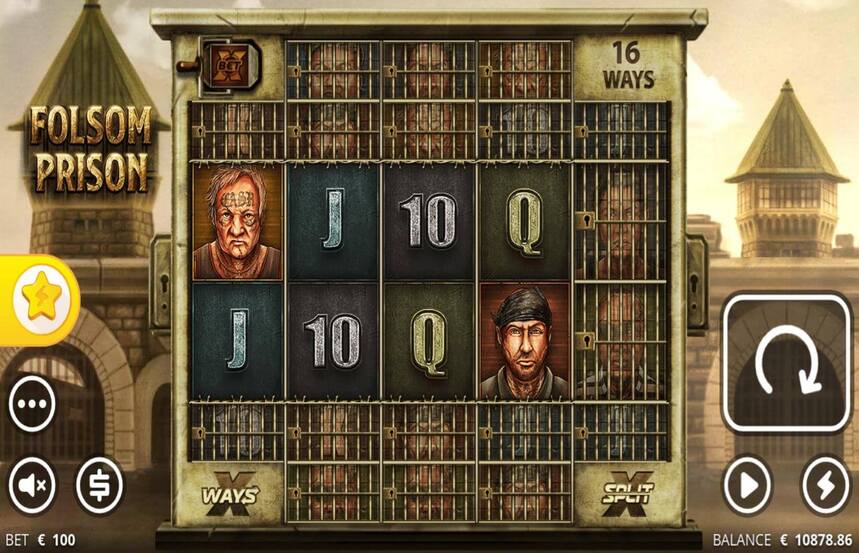Open the three-dots options menu
859x553 pixels.
coord(32,406)
